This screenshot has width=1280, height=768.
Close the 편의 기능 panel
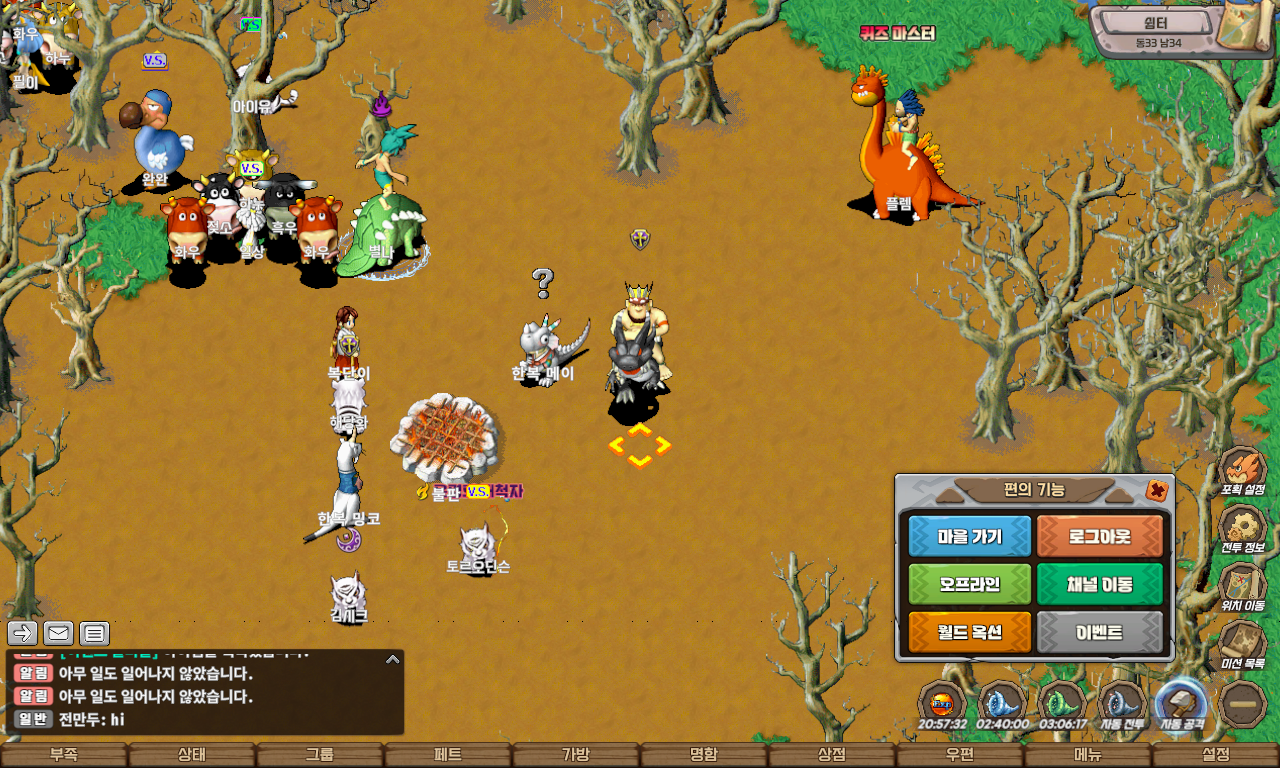[1156, 490]
